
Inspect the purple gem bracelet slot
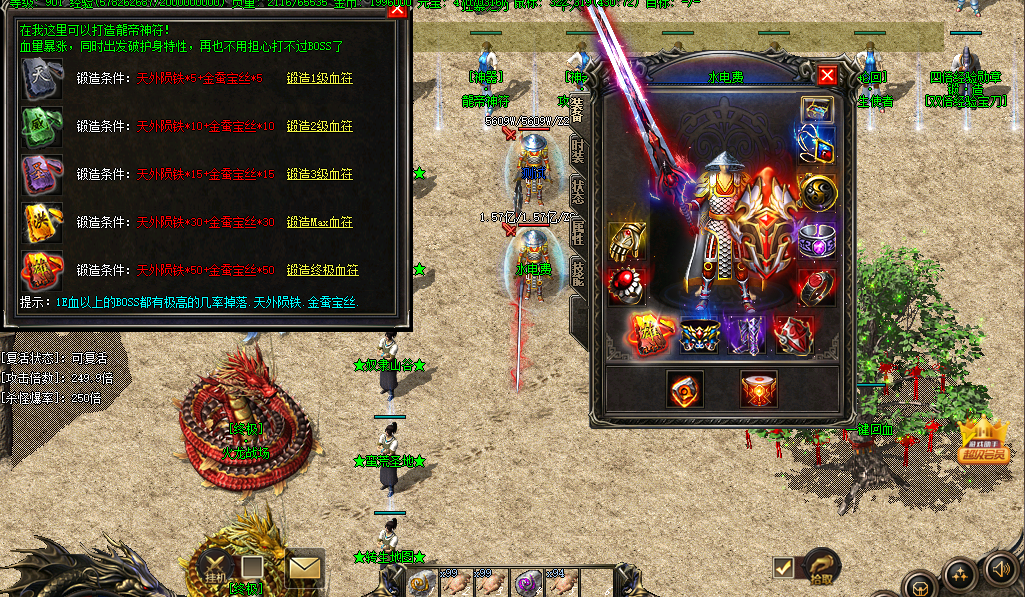pos(816,241)
